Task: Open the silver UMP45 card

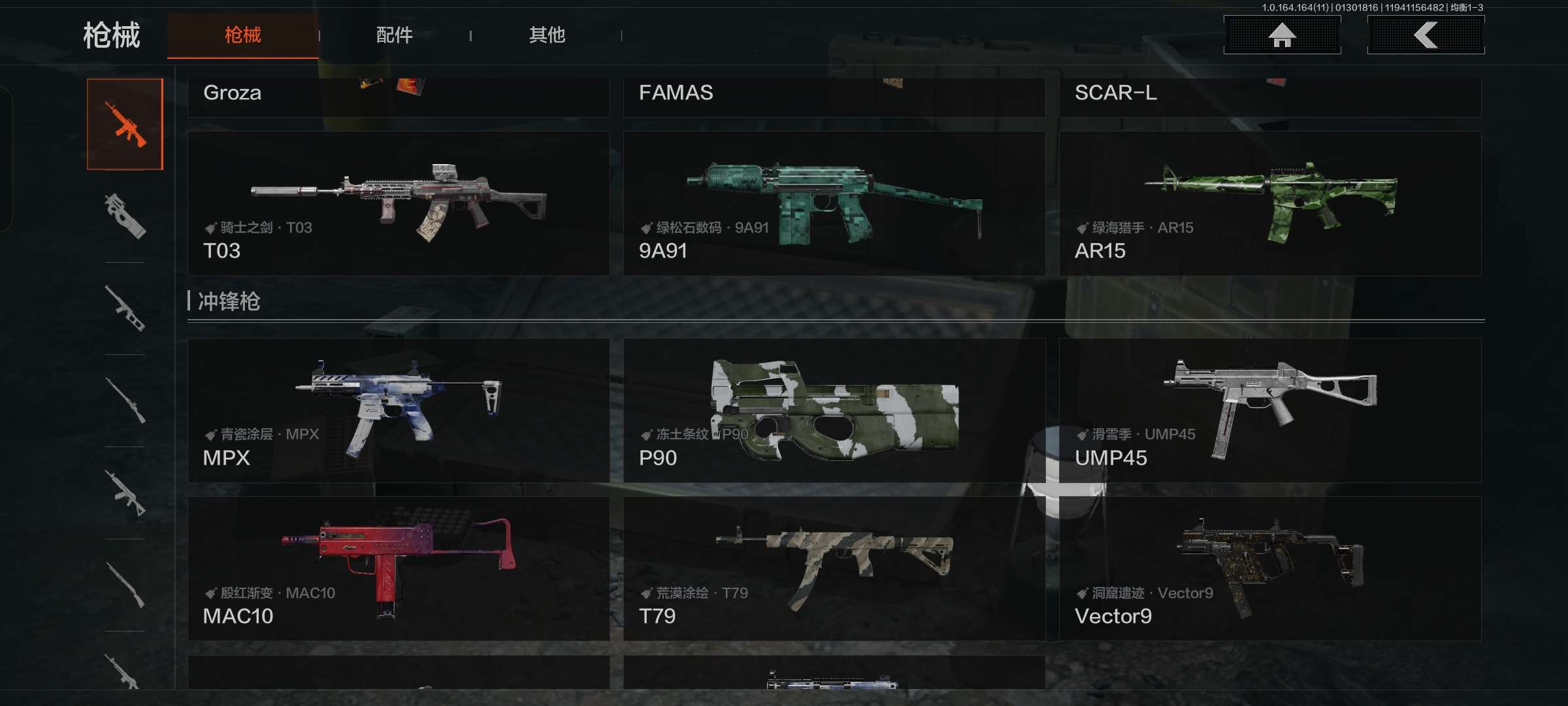Action: 1270,411
